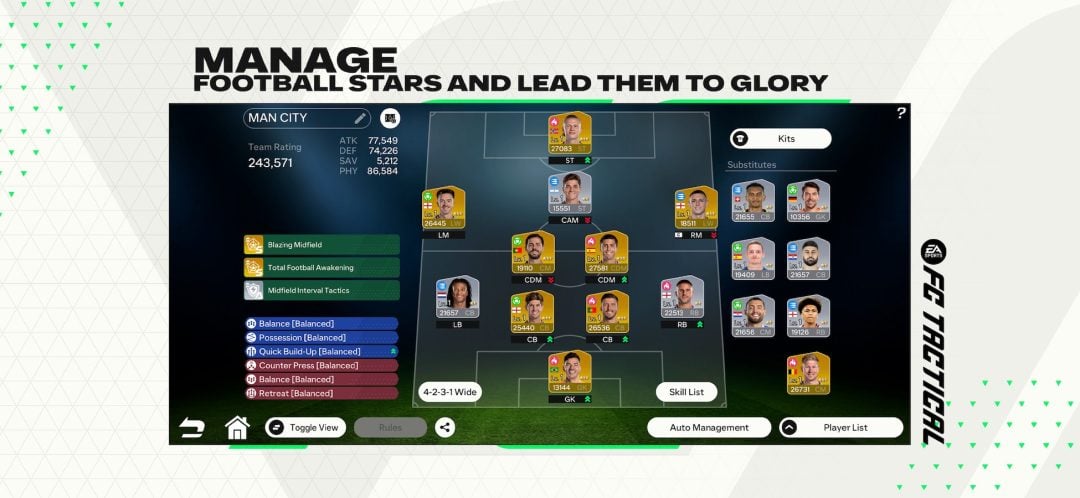
Task: Select the CAM player card
Action: point(570,193)
